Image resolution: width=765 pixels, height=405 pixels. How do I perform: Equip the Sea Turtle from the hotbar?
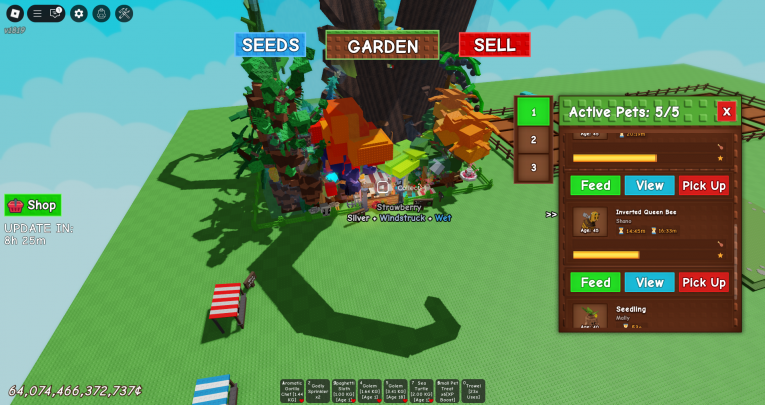point(421,391)
